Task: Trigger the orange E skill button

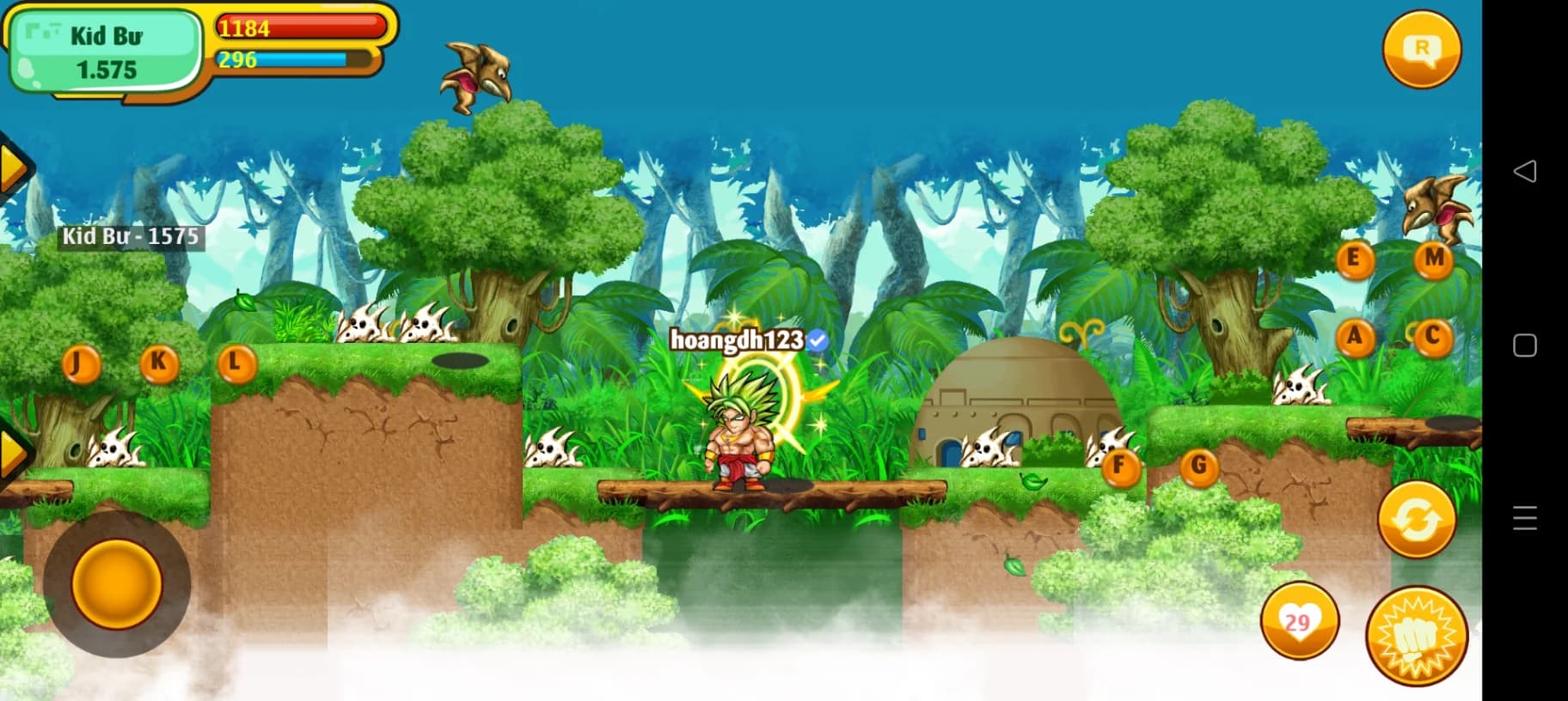Action: (1354, 259)
